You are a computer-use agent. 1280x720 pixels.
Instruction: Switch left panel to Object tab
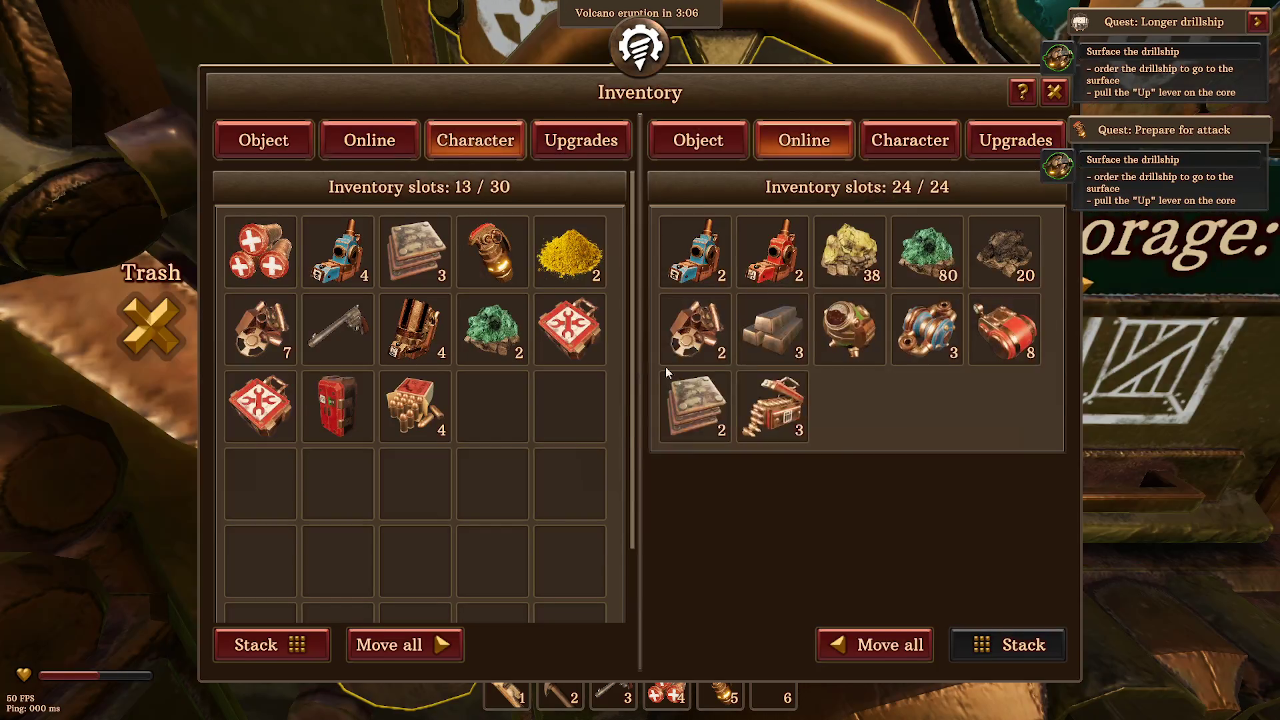click(x=263, y=140)
